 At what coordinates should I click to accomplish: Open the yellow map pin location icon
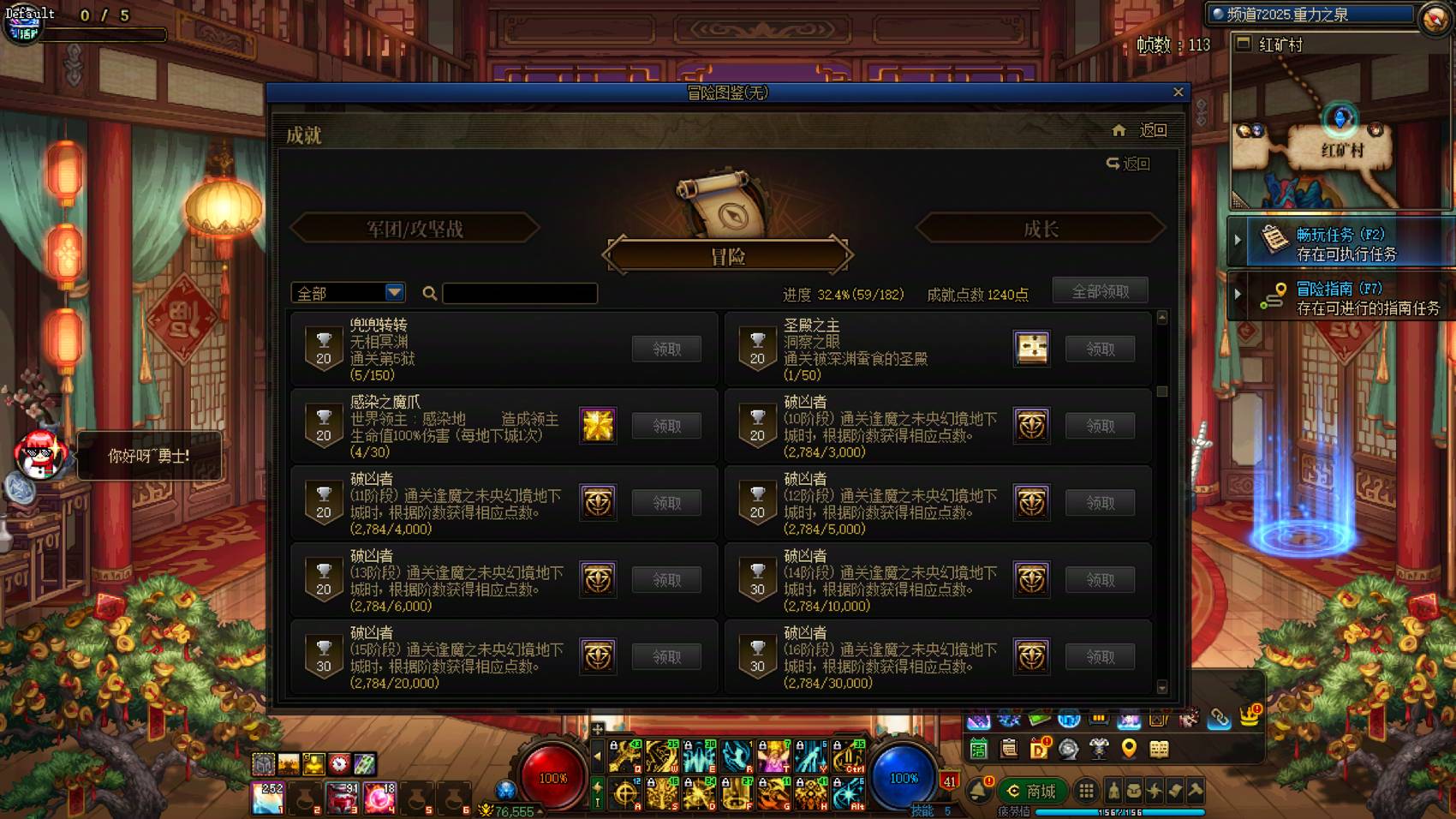[x=1129, y=749]
